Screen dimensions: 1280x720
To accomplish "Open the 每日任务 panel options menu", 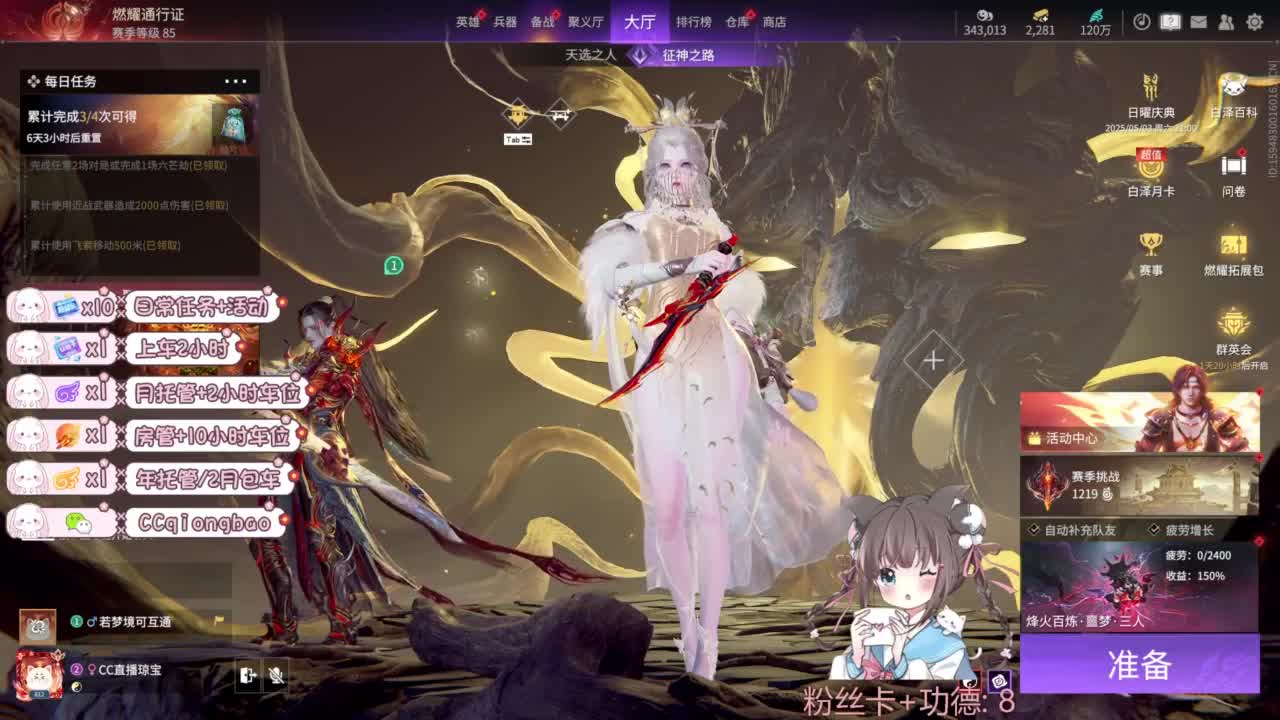I will pos(236,81).
